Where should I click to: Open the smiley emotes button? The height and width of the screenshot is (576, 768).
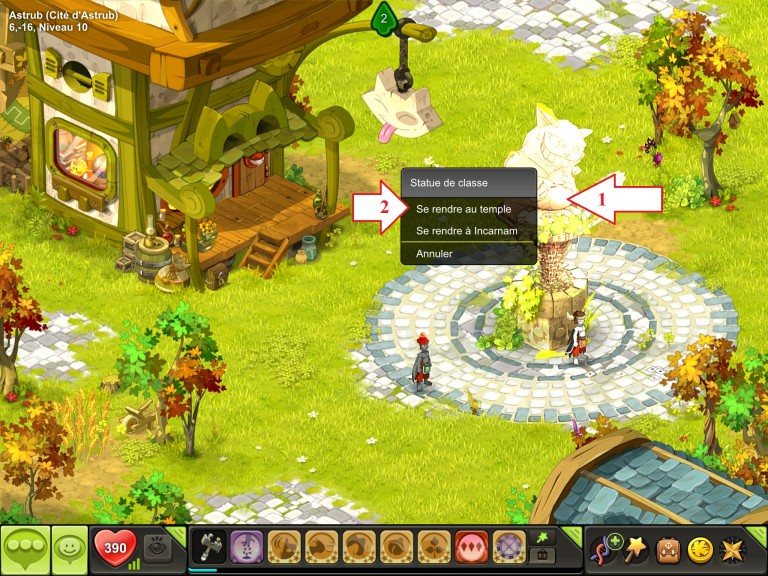(70, 549)
